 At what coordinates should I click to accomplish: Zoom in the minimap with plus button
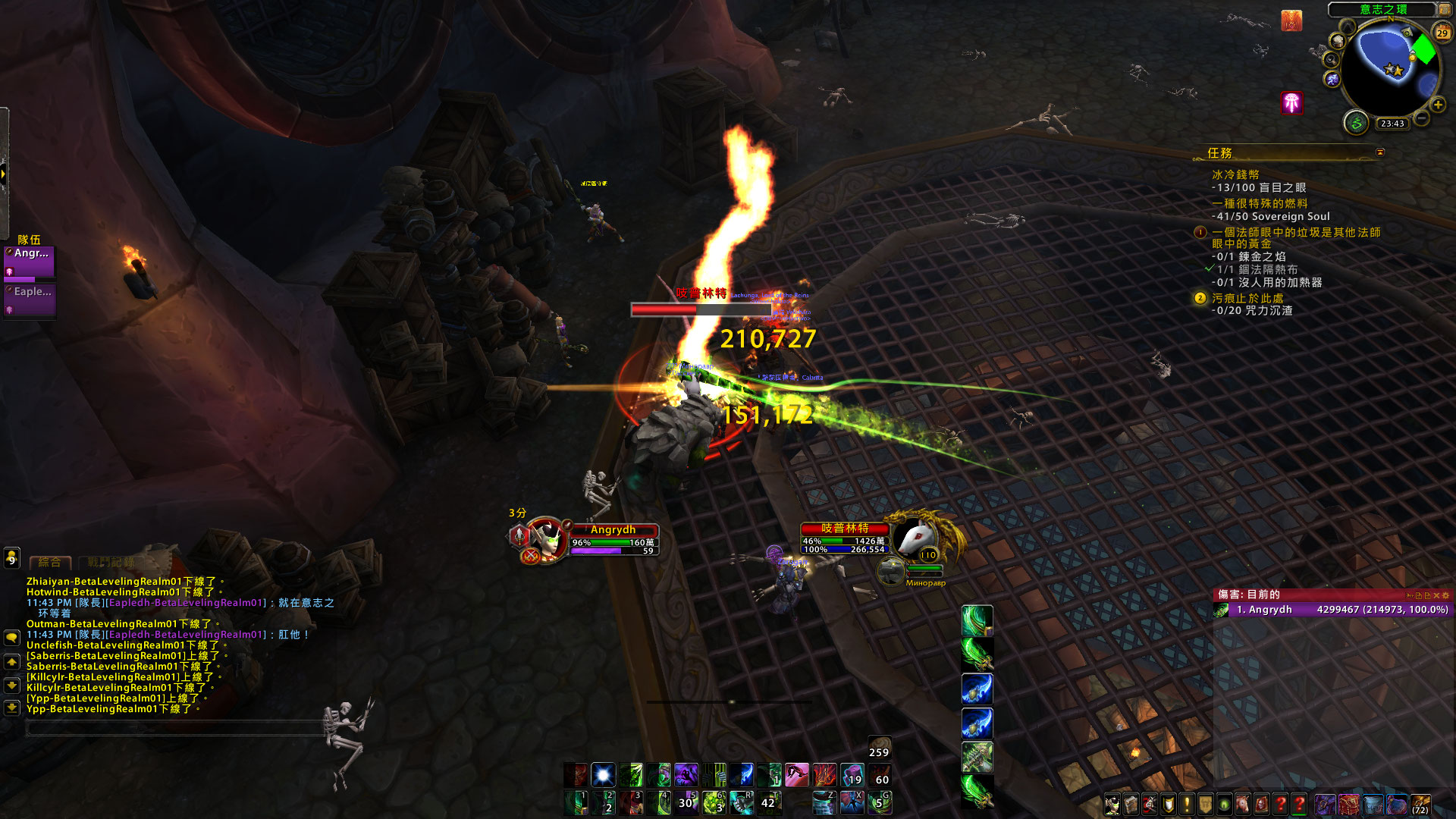[1437, 105]
